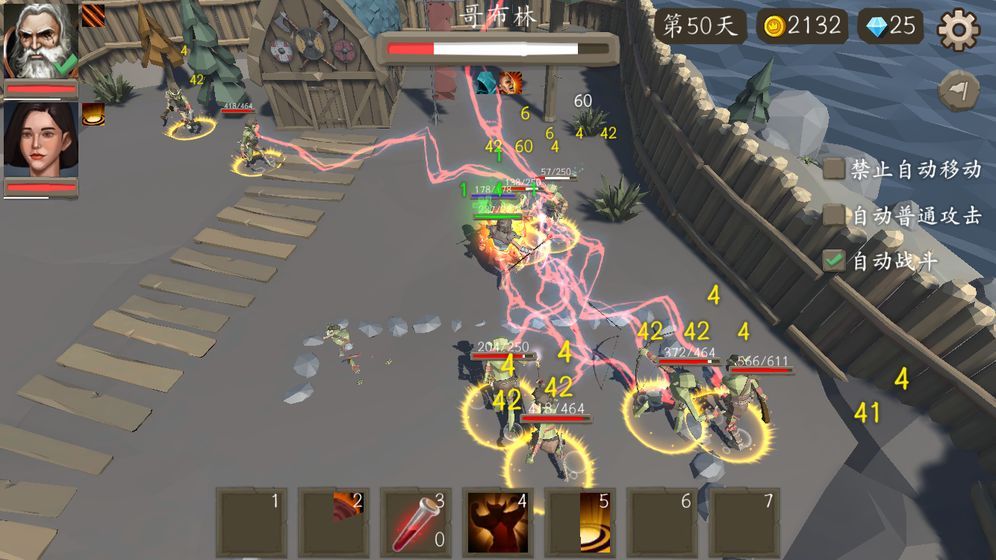The image size is (996, 560).
Task: Tick the 禁止自动移动 checkbox
Action: (834, 169)
